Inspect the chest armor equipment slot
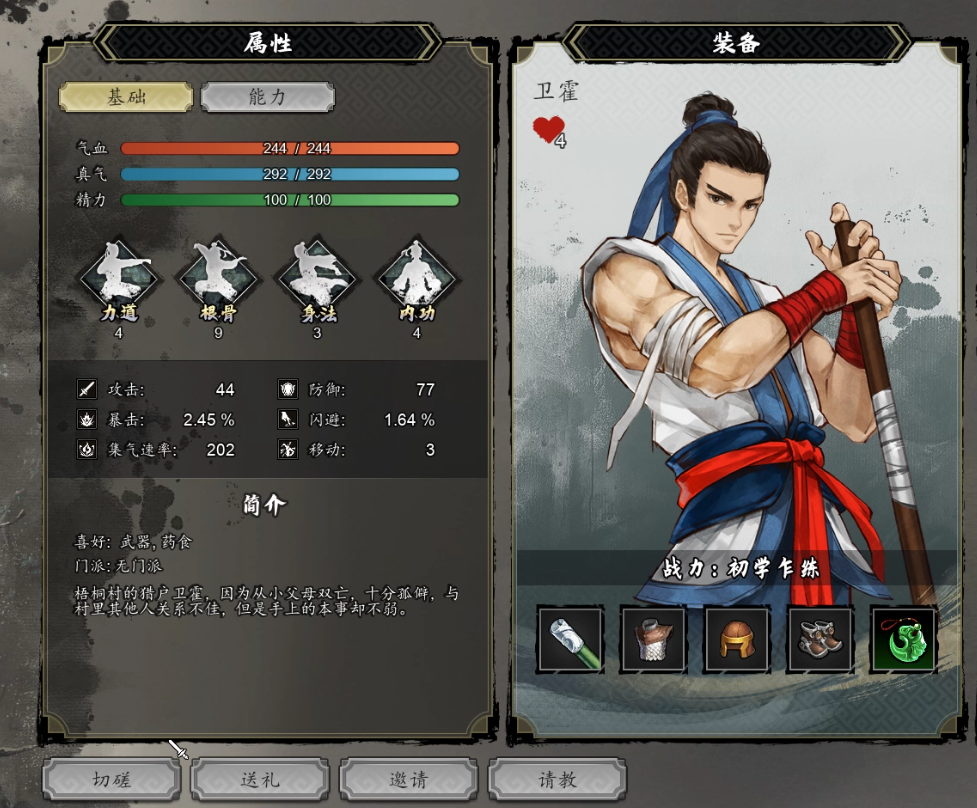The height and width of the screenshot is (808, 977). (653, 639)
